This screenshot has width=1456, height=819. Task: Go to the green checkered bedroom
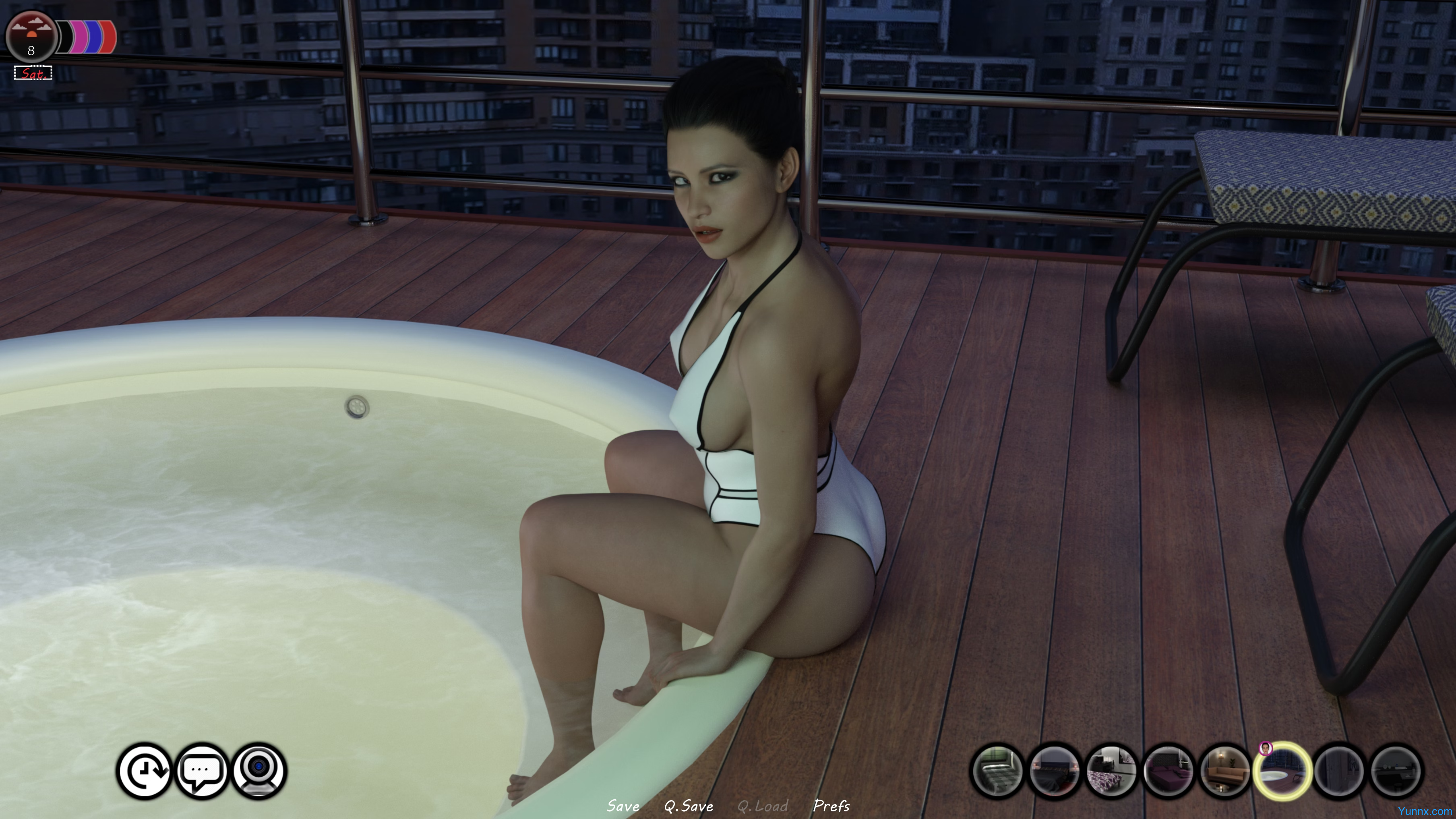click(997, 771)
